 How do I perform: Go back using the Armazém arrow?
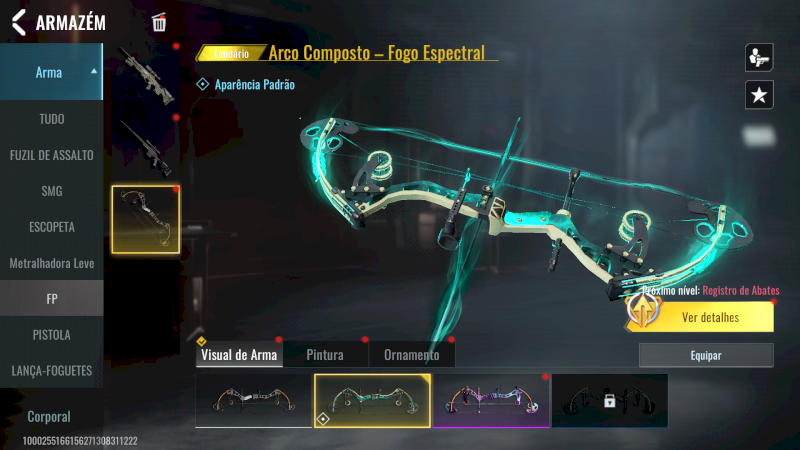[x=18, y=22]
